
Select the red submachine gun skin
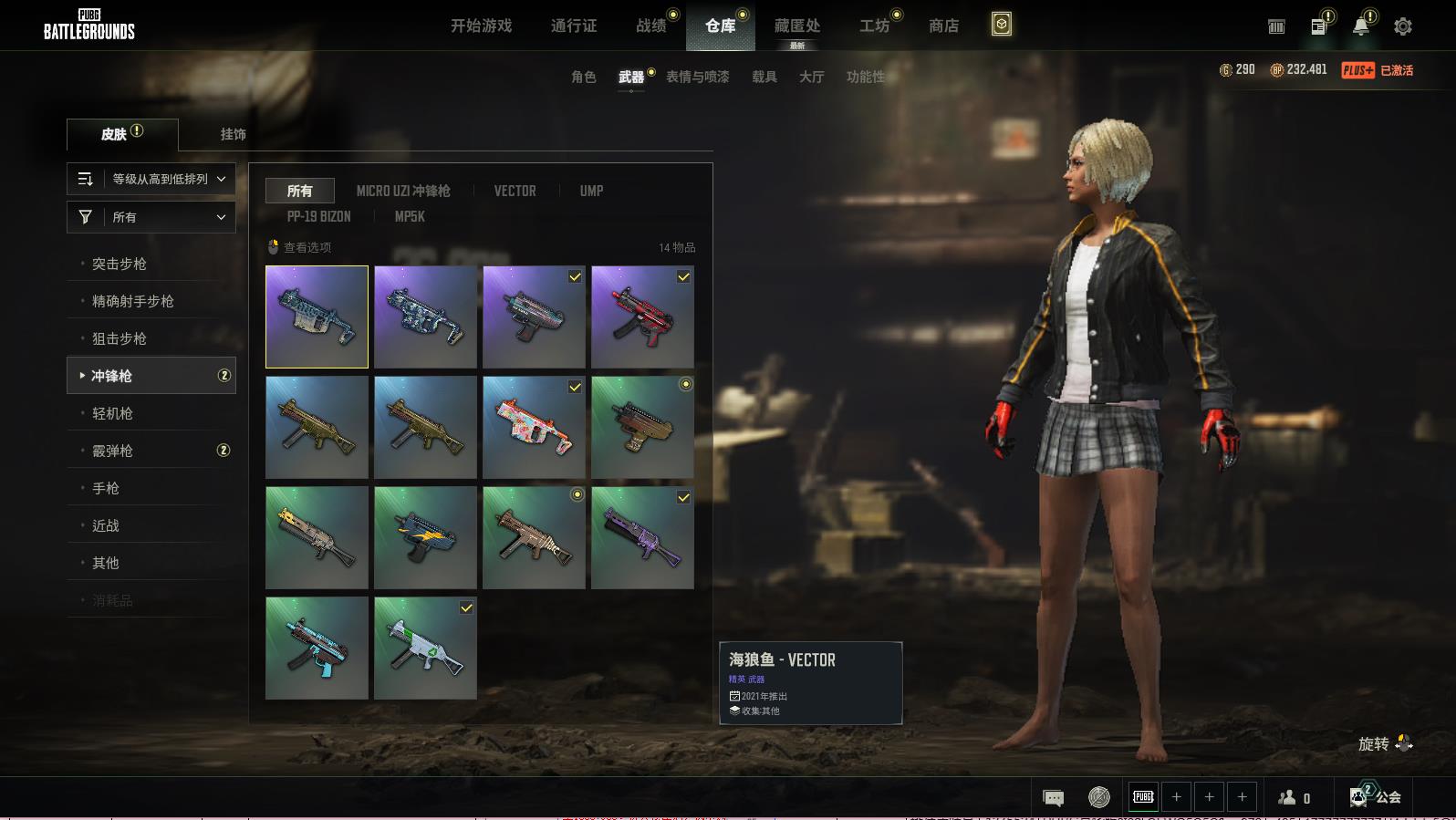(642, 317)
